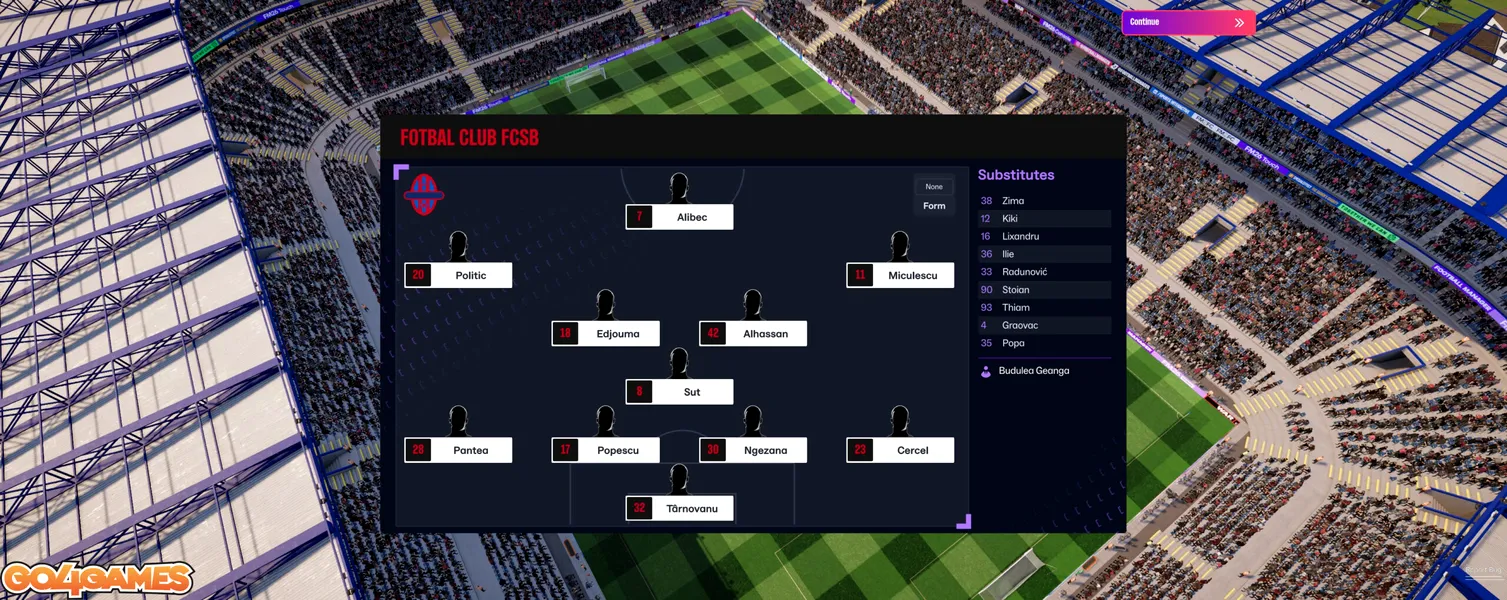This screenshot has width=1507, height=600.
Task: Choose Politic on the left wing
Action: coord(459,275)
